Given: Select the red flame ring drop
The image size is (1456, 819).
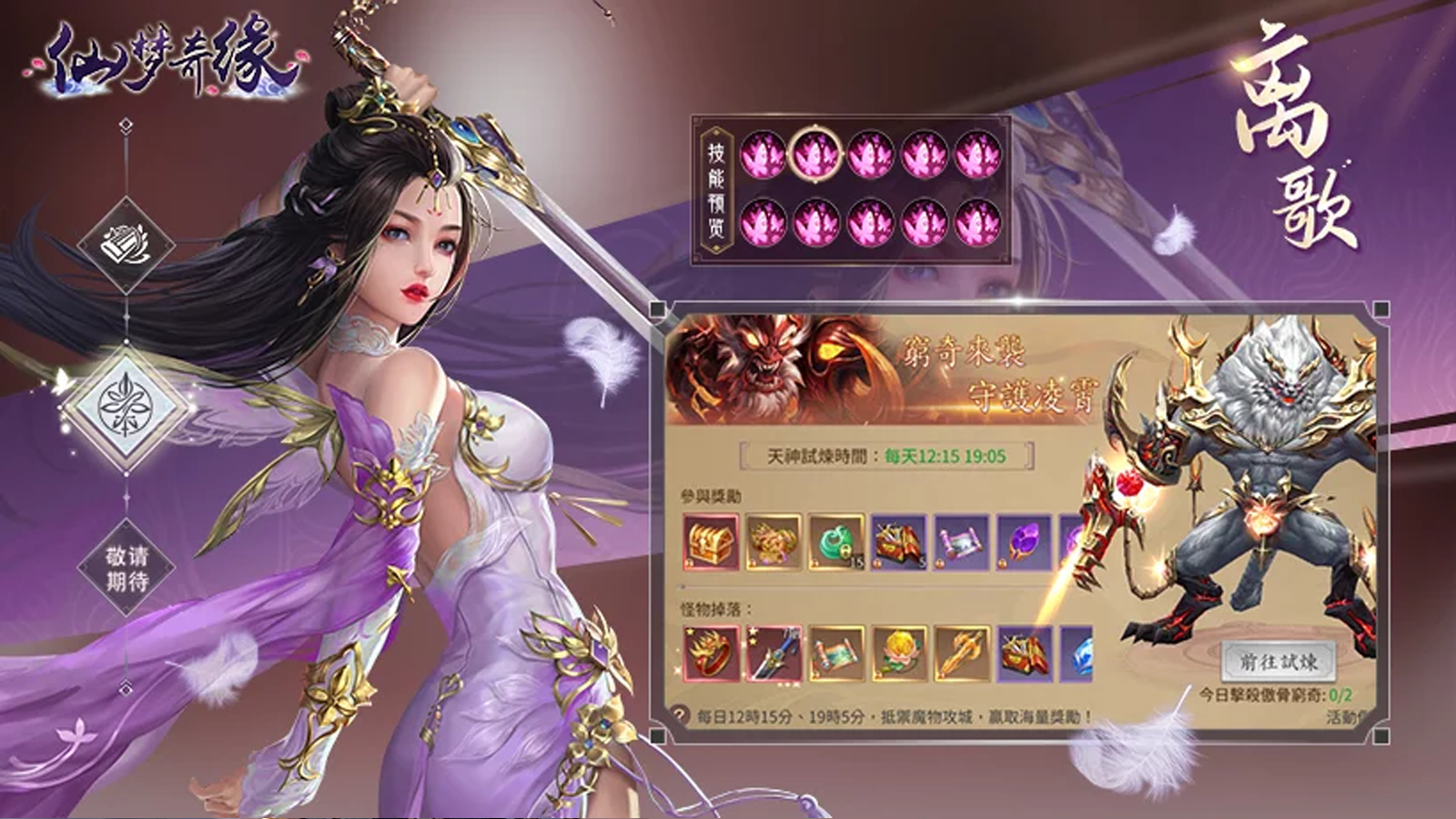Looking at the screenshot, I should [711, 653].
